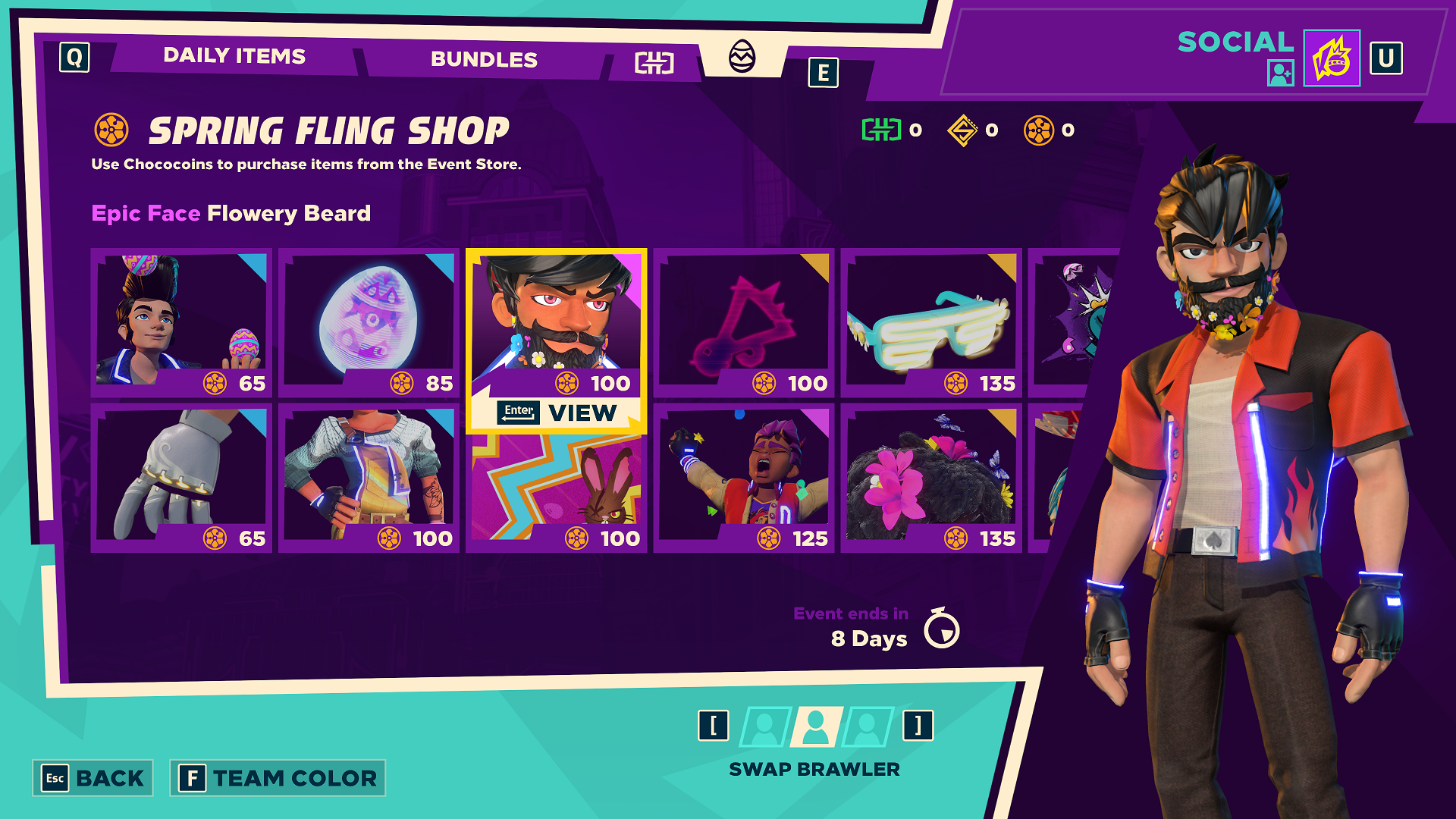This screenshot has width=1456, height=819.
Task: Open the Social panel
Action: [x=1235, y=42]
